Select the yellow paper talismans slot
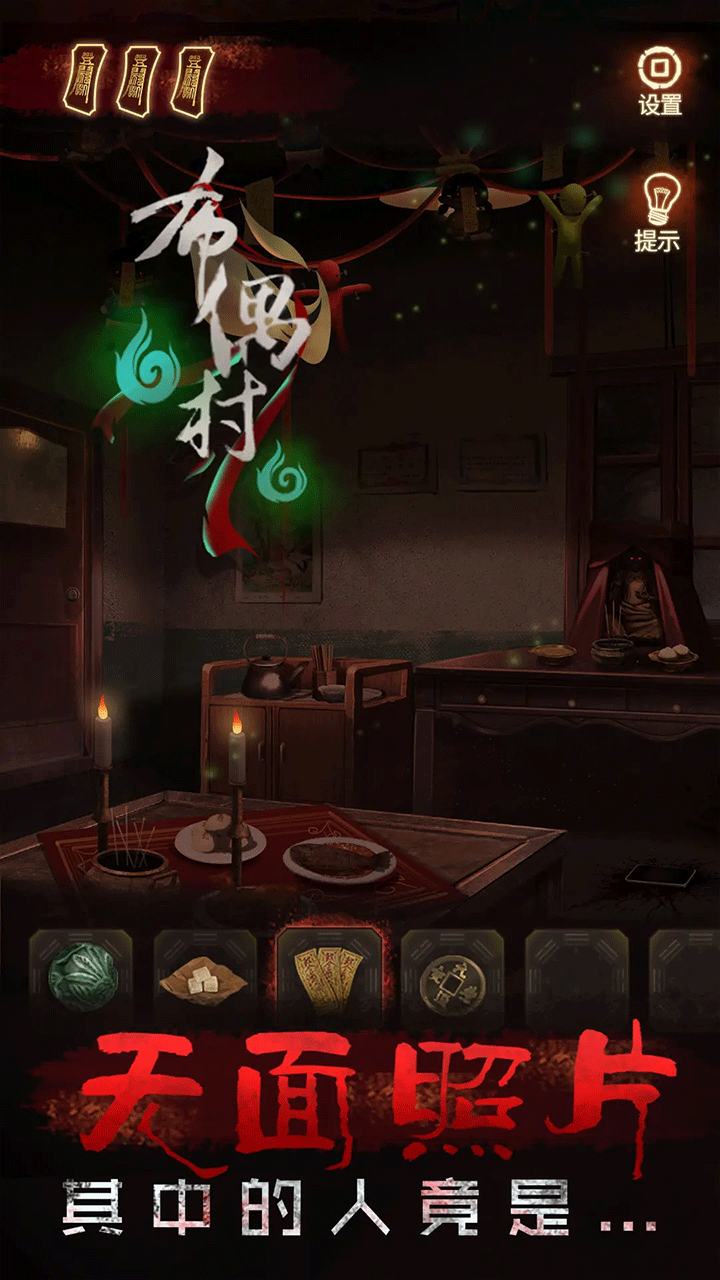Screen dimensions: 720x1280 [327, 978]
